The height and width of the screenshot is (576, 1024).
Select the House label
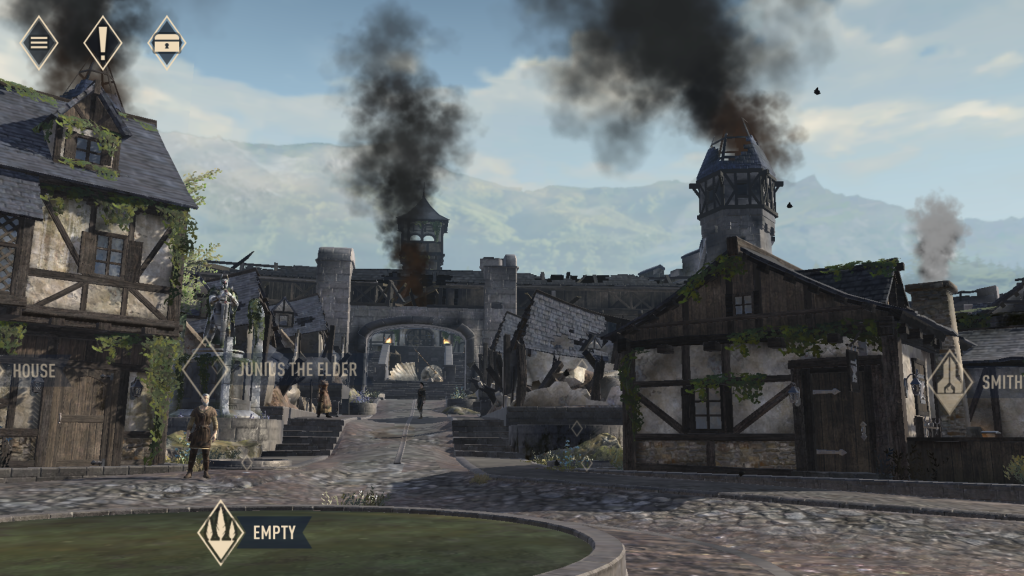click(33, 370)
